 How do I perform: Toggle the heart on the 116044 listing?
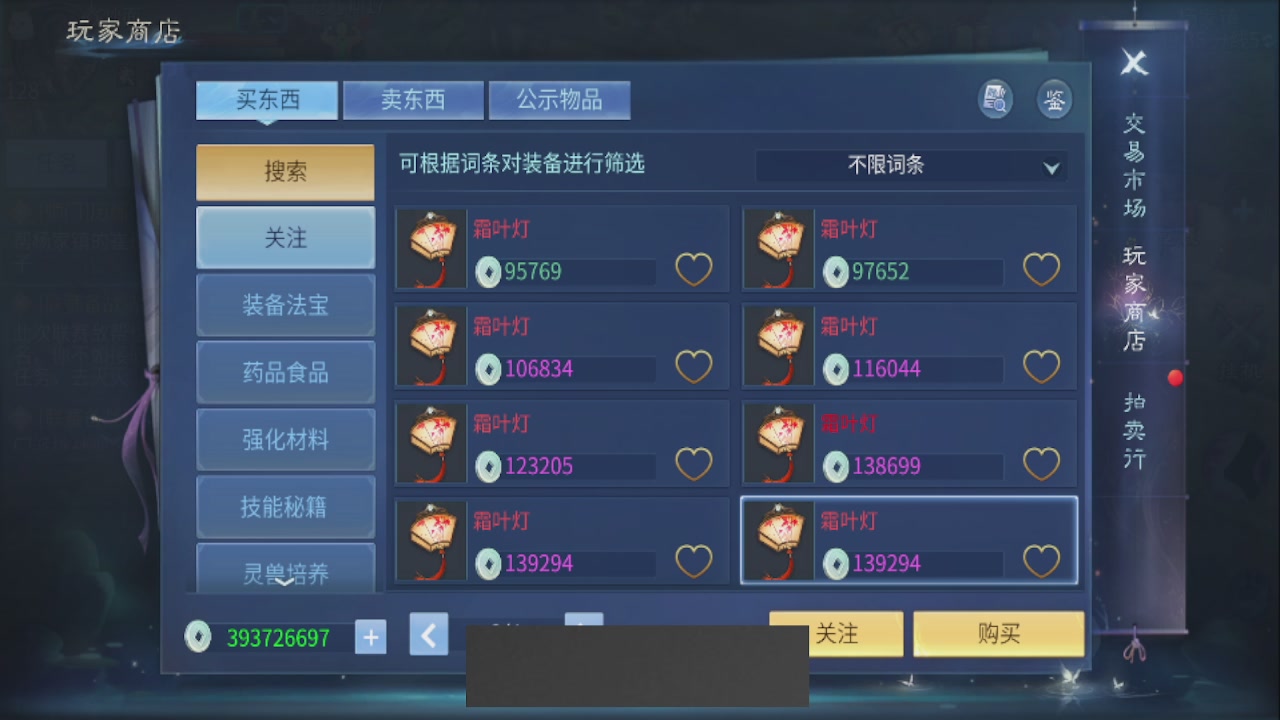tap(1041, 366)
